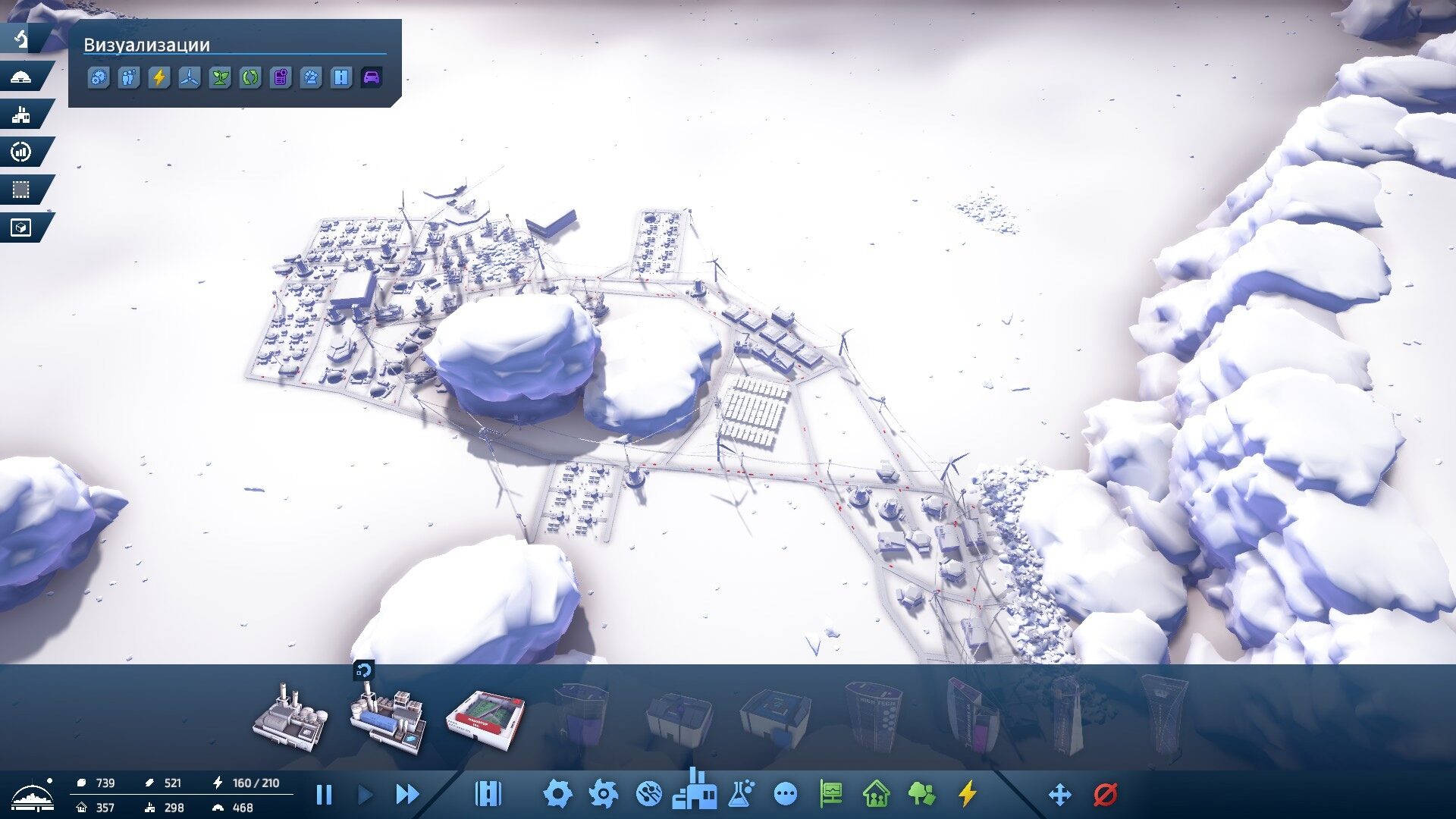The height and width of the screenshot is (819, 1456).
Task: Show the wind turbine visualization
Action: tap(190, 77)
